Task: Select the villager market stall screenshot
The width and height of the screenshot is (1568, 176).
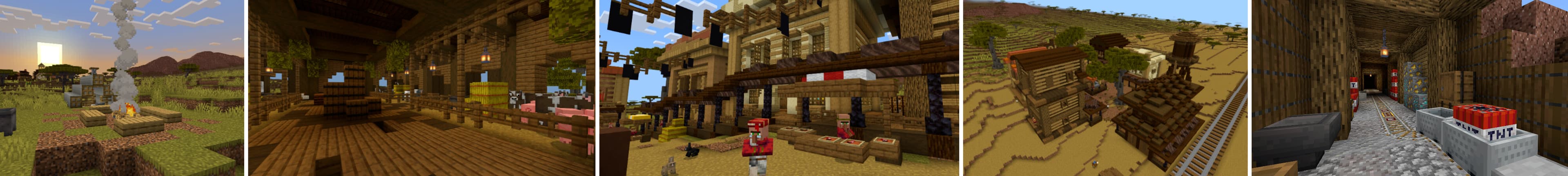Action: tap(779, 88)
